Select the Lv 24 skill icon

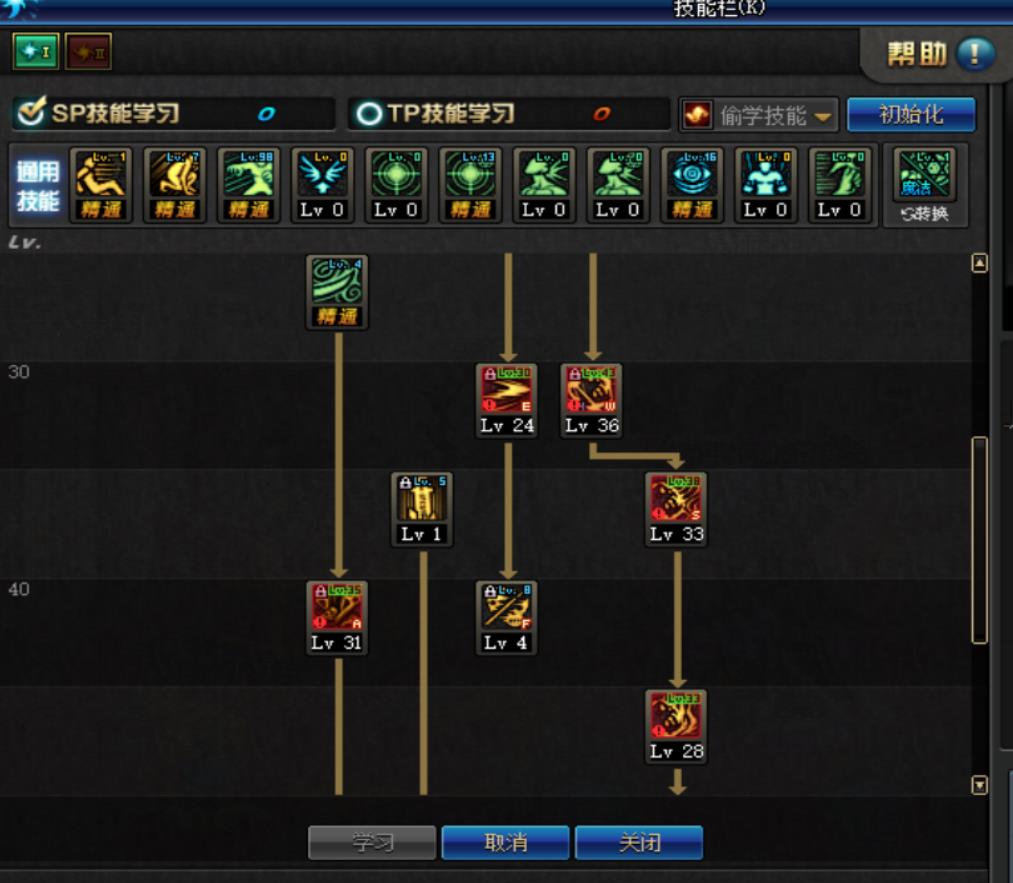pos(507,390)
